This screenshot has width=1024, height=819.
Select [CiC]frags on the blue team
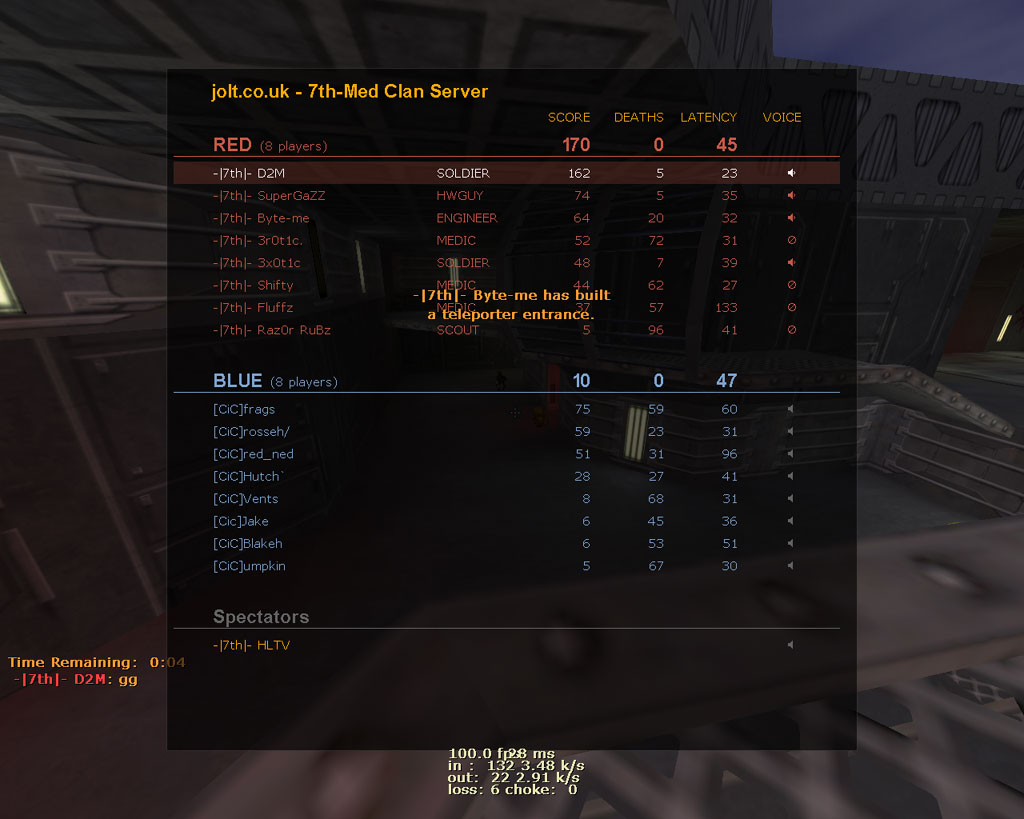point(244,409)
